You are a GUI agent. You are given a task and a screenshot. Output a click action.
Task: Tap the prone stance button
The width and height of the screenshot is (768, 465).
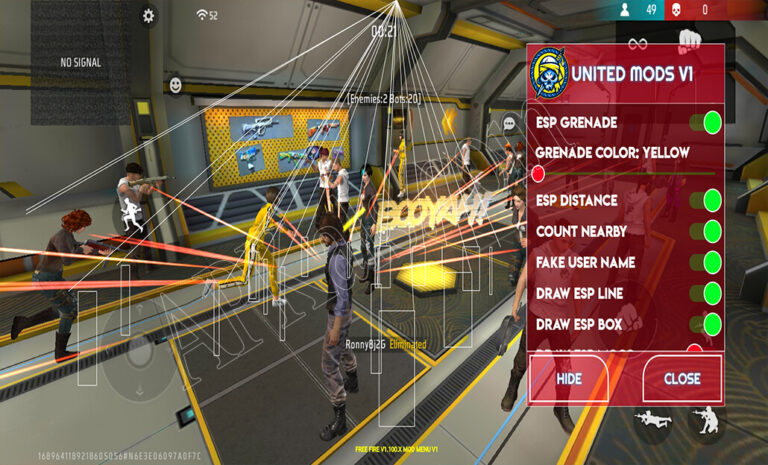point(654,420)
